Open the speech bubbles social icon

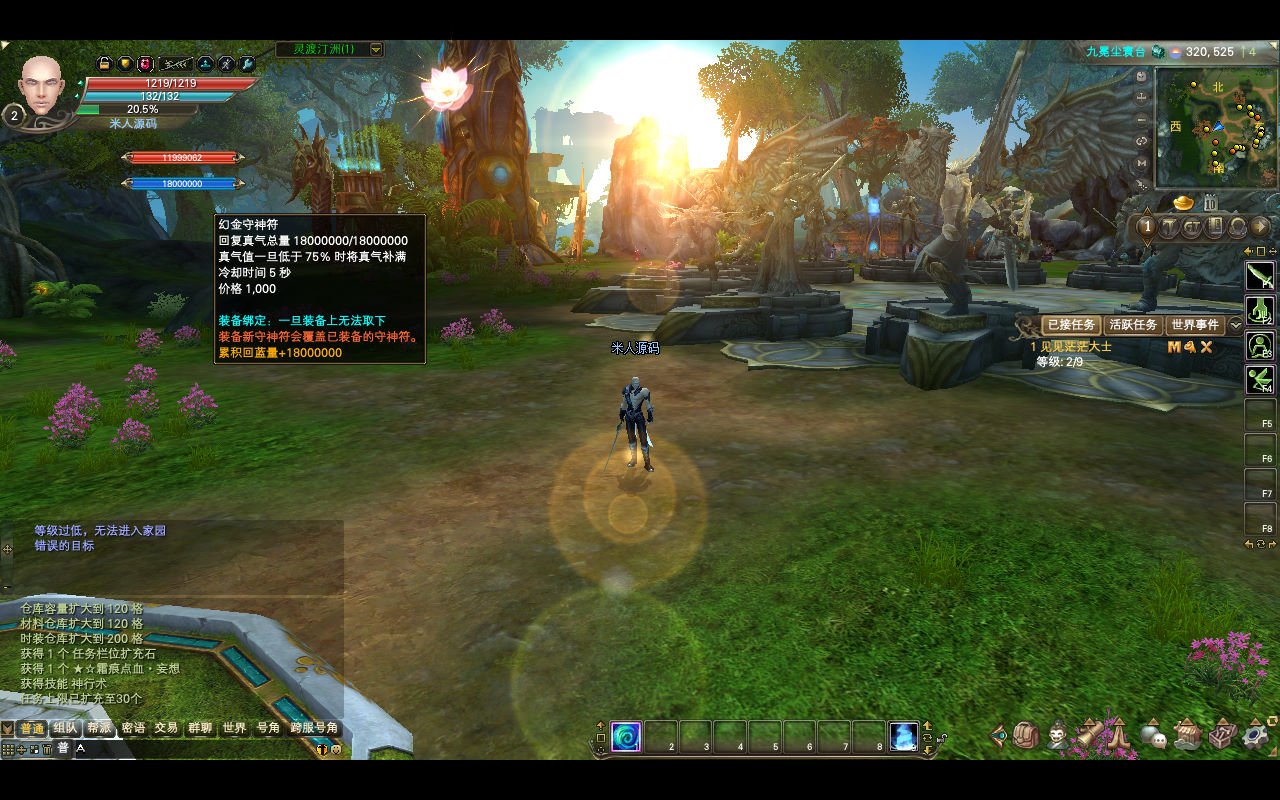pyautogui.click(x=1155, y=737)
